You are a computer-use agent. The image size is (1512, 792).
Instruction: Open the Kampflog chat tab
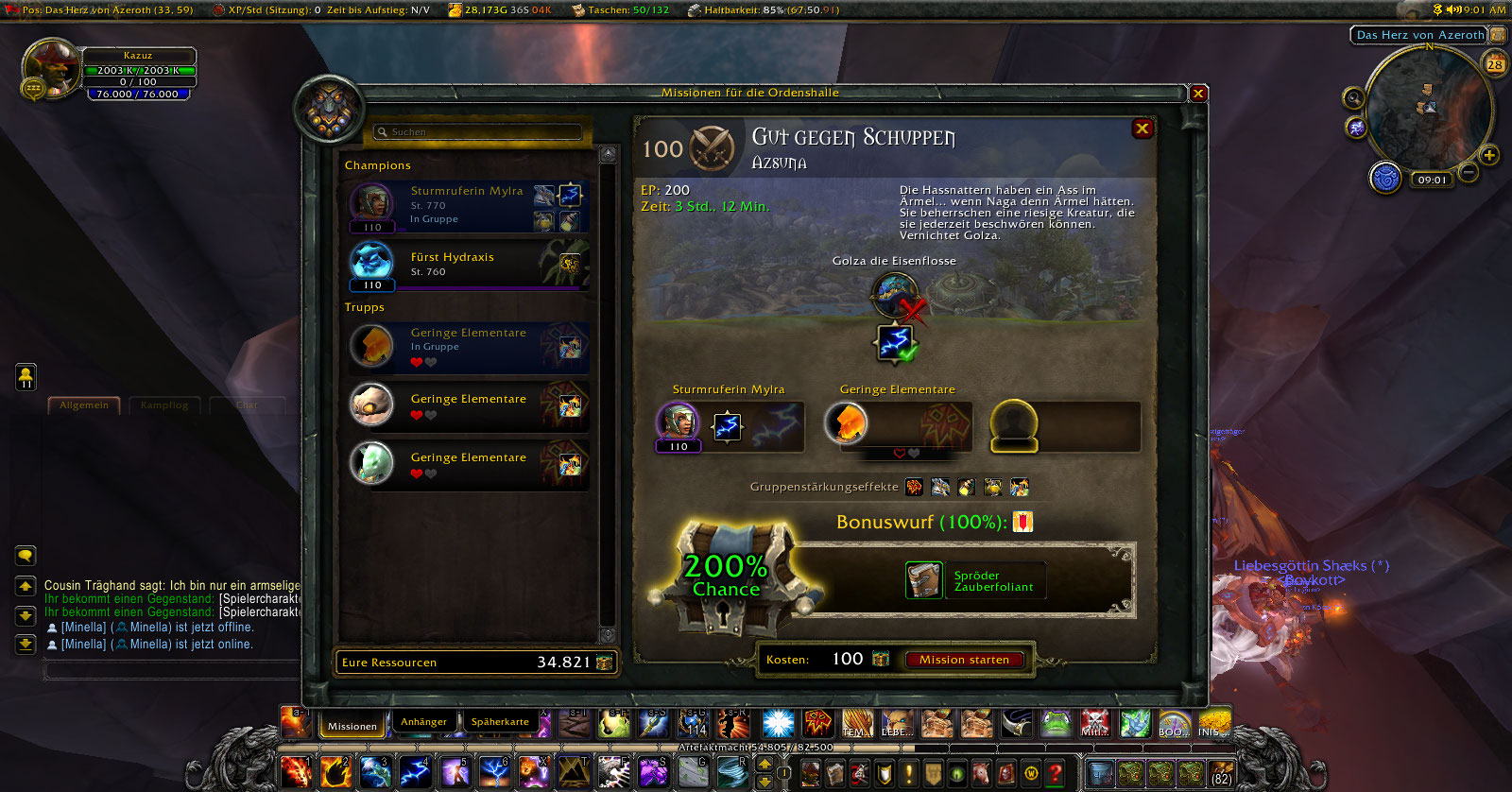pos(164,405)
